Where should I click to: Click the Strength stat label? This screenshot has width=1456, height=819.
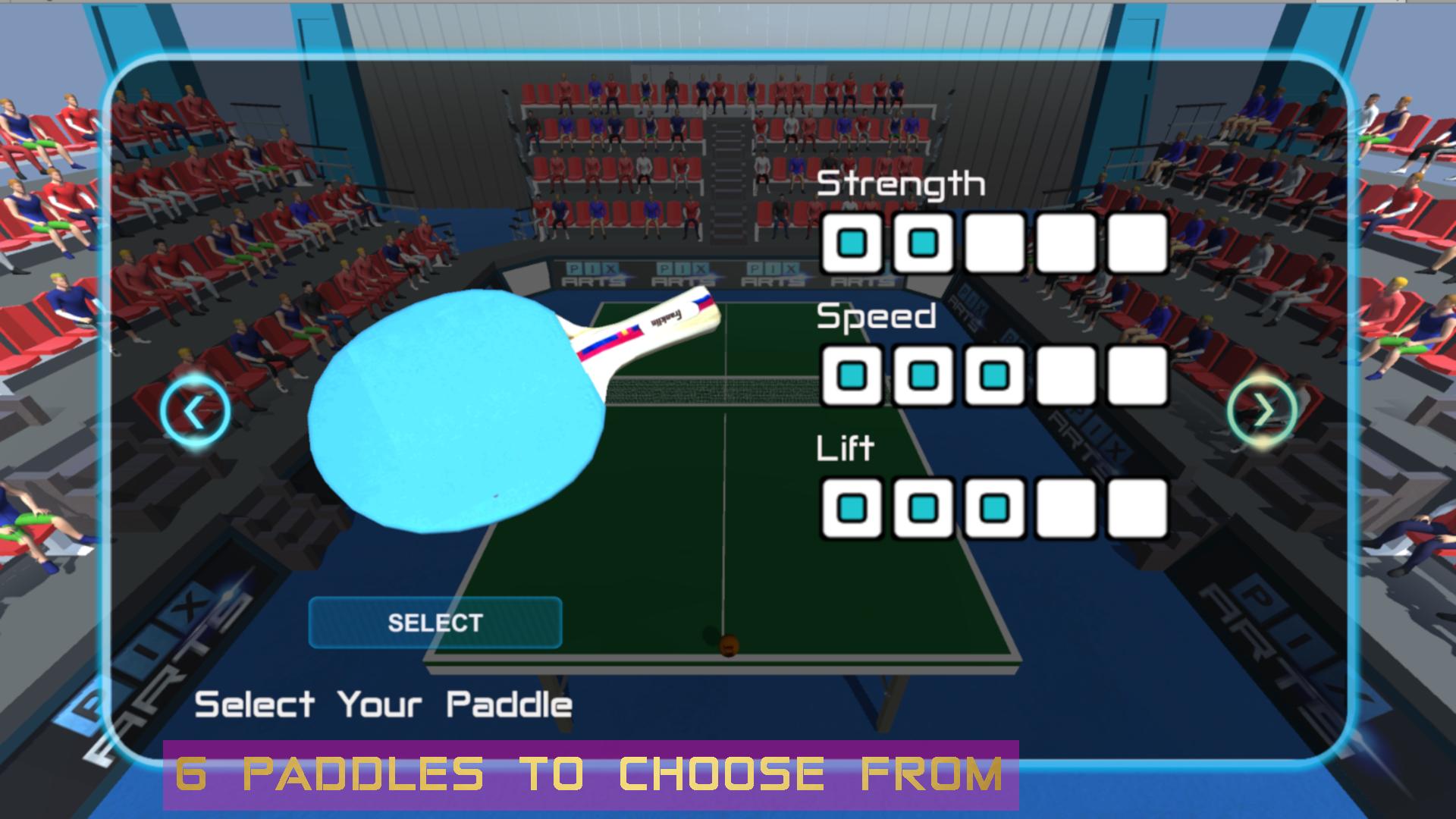[x=902, y=182]
